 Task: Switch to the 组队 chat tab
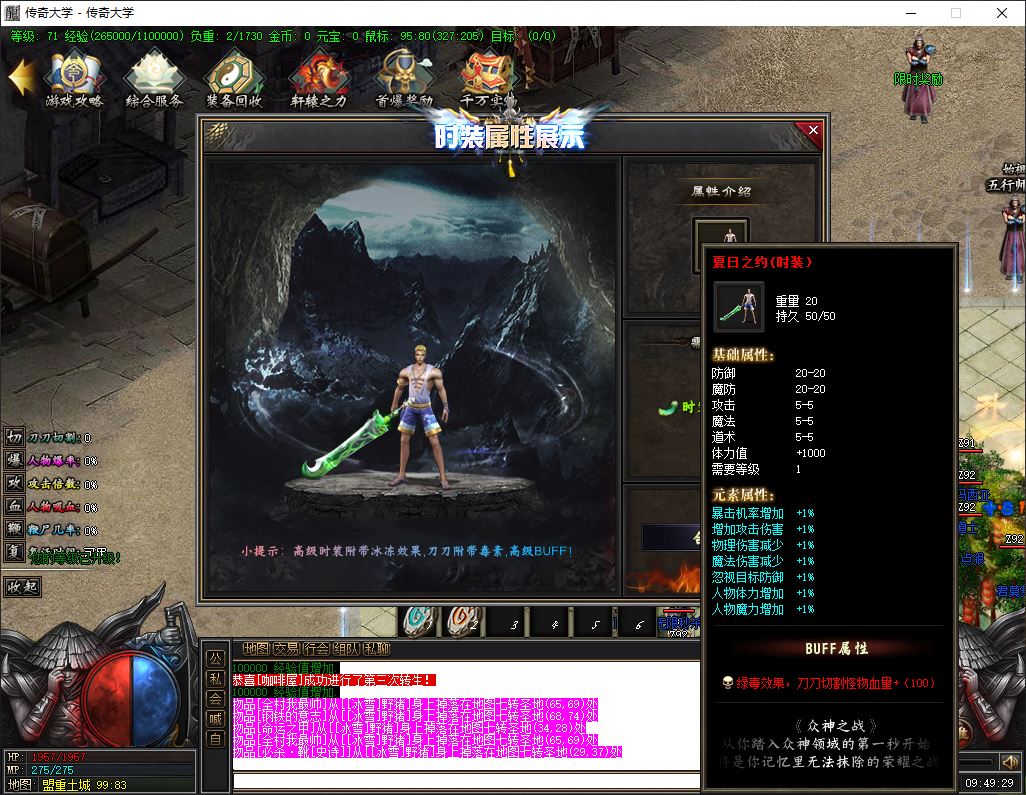click(x=347, y=649)
